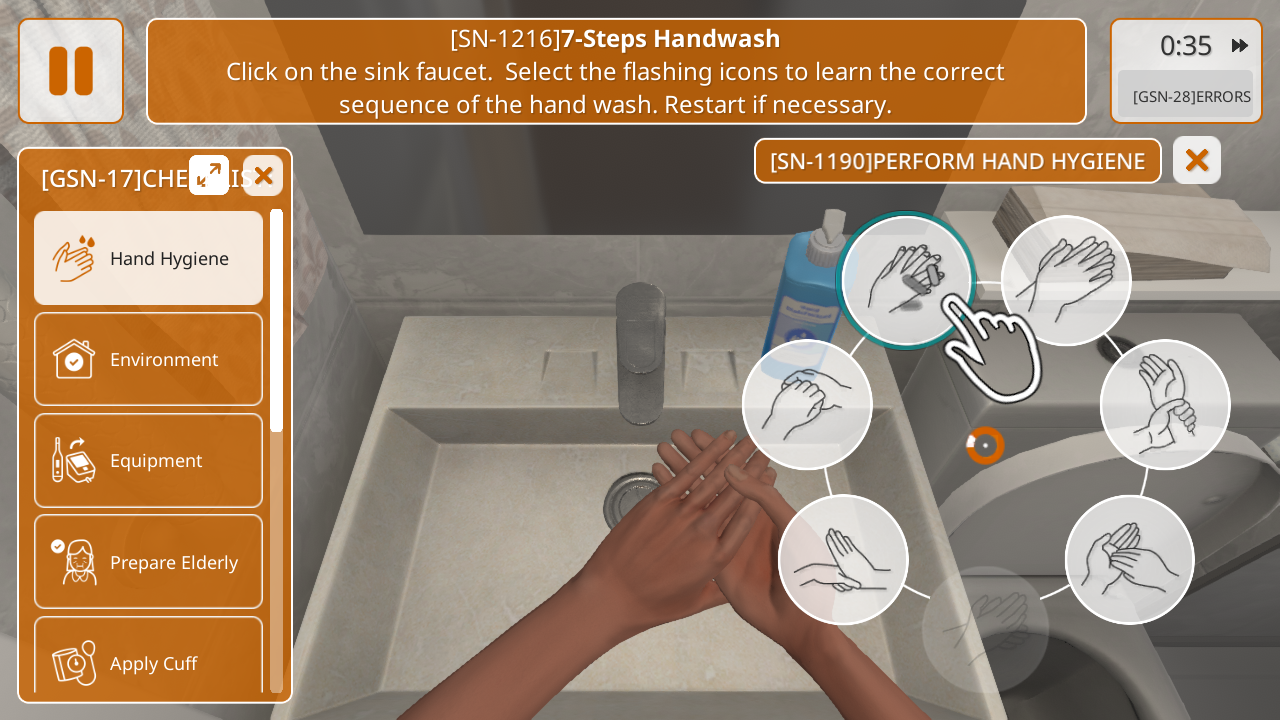Choose the Environment checklist entry
The height and width of the screenshot is (720, 1280).
[x=149, y=359]
